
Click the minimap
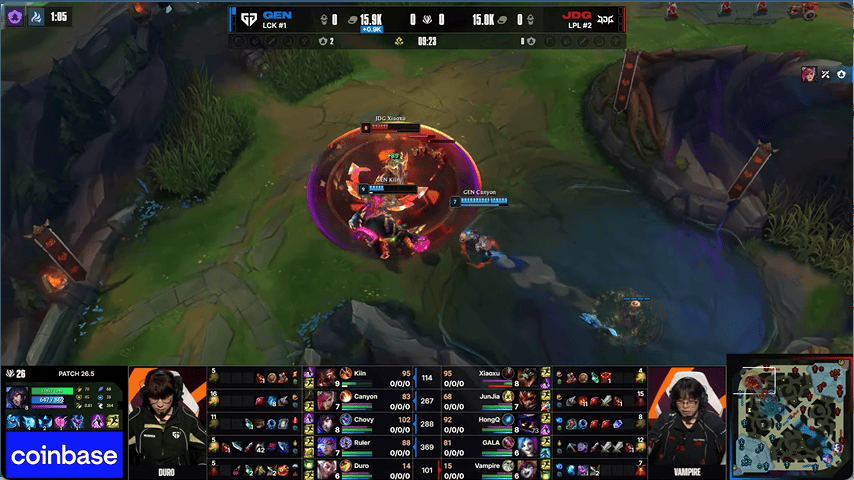[789, 416]
